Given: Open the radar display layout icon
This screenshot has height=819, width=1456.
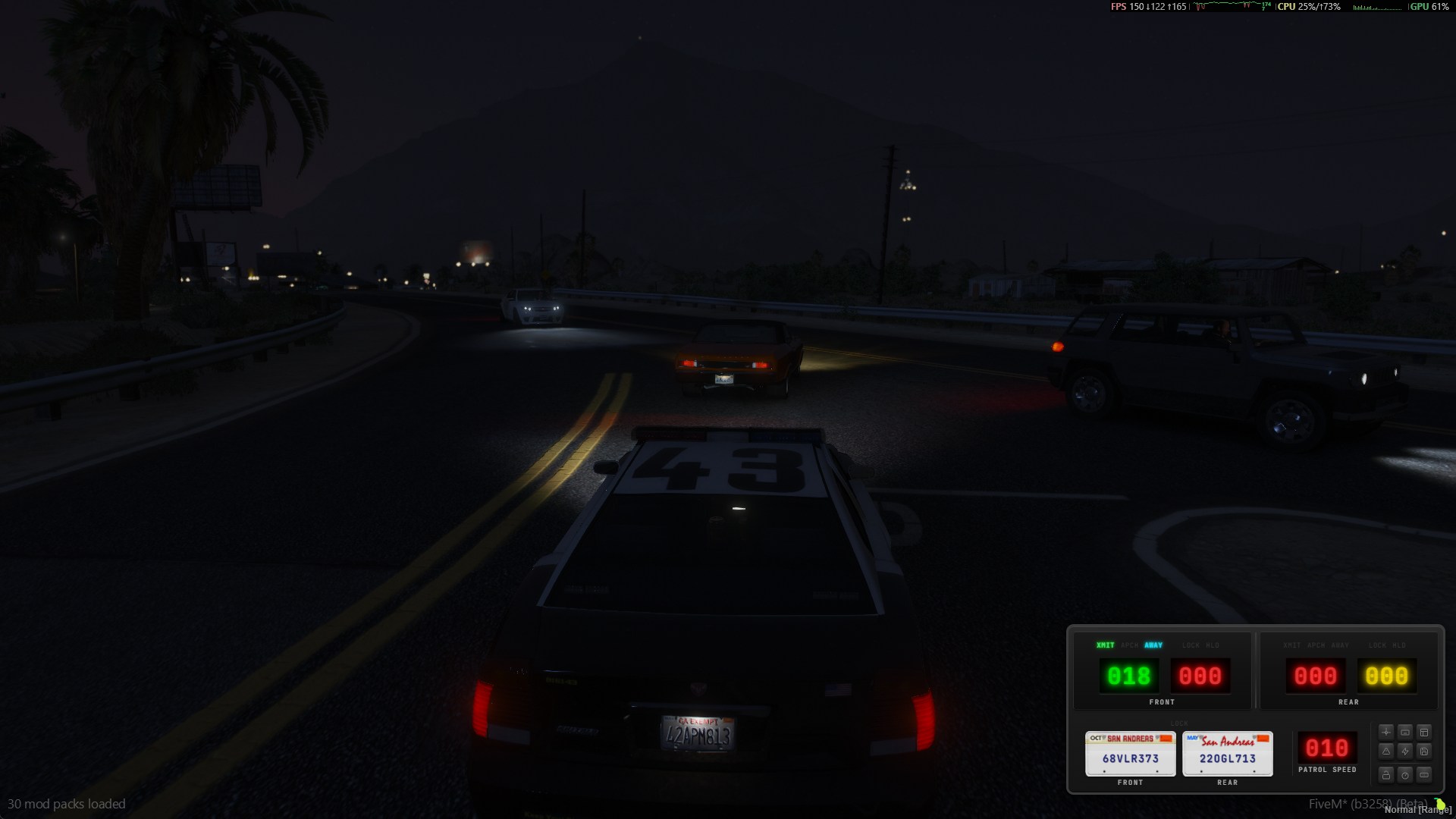Looking at the screenshot, I should (1424, 733).
